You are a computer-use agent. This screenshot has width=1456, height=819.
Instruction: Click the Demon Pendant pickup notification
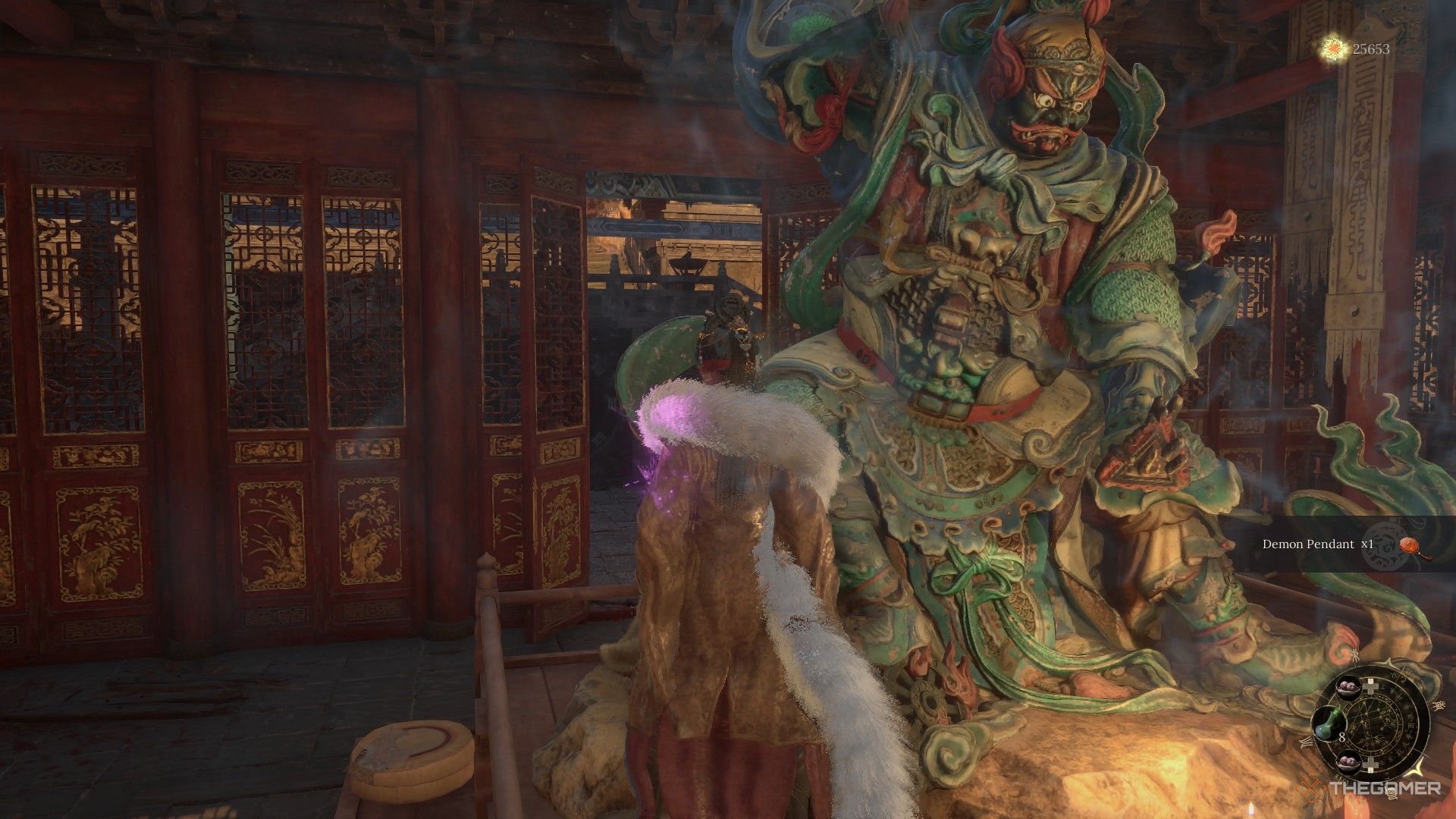tap(1335, 544)
